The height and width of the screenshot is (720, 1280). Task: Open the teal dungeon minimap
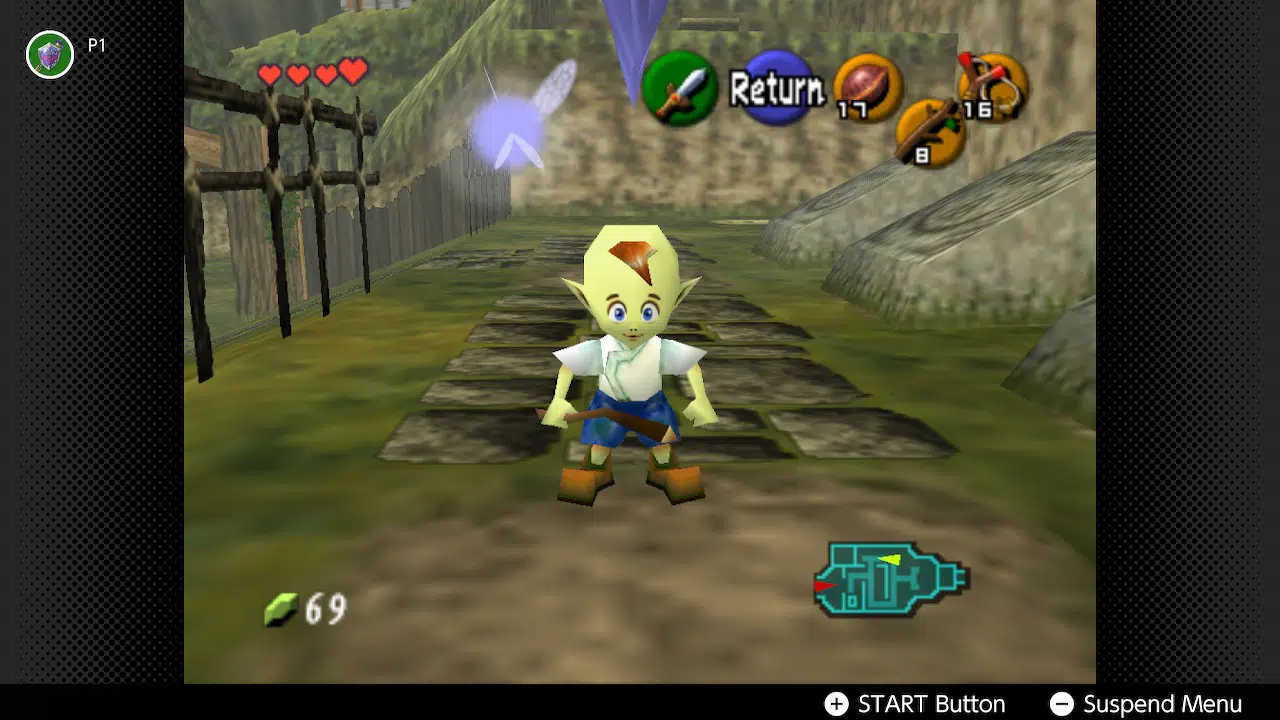click(x=890, y=579)
